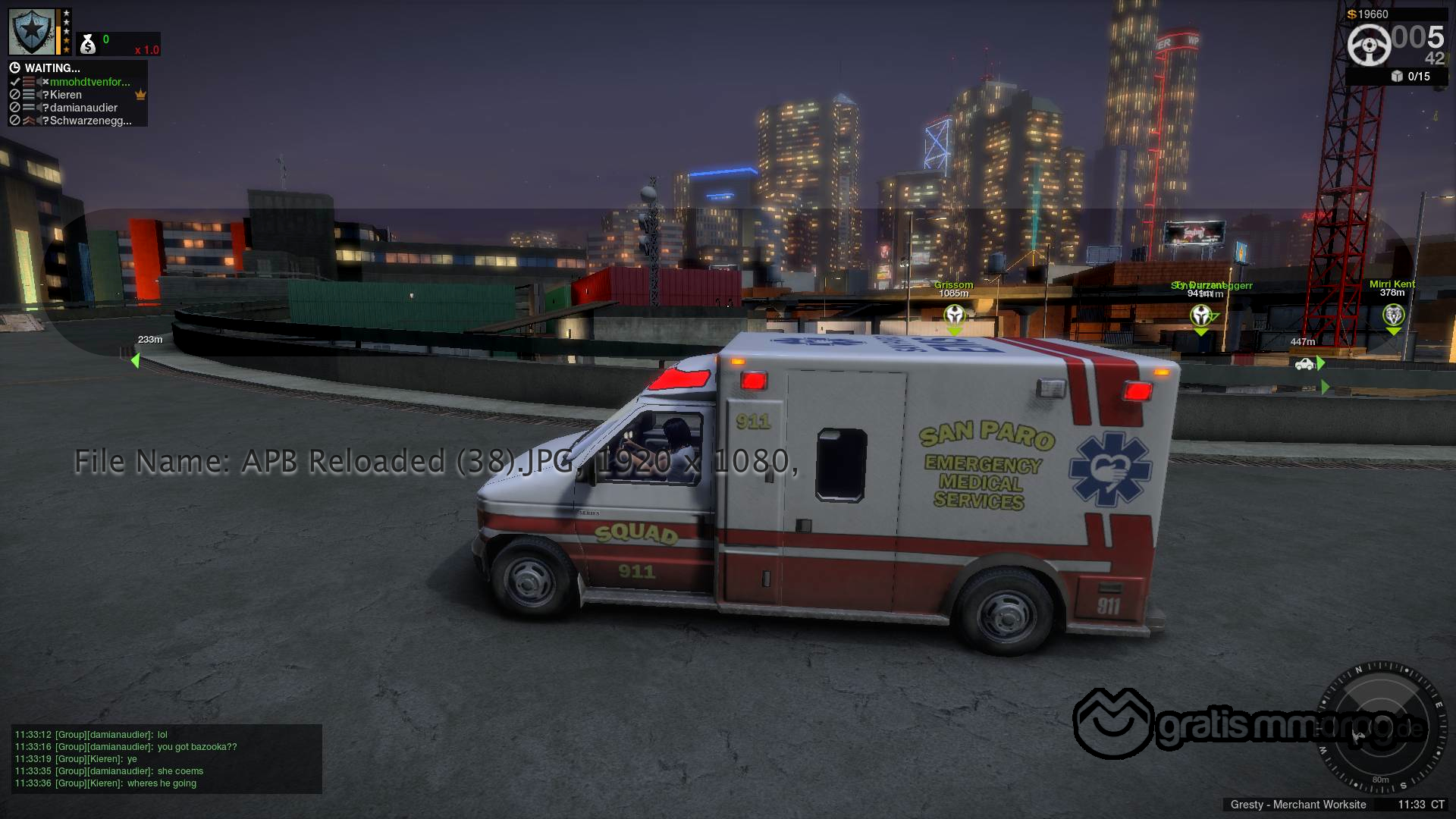Click the cube inventory counter icon

1397,76
